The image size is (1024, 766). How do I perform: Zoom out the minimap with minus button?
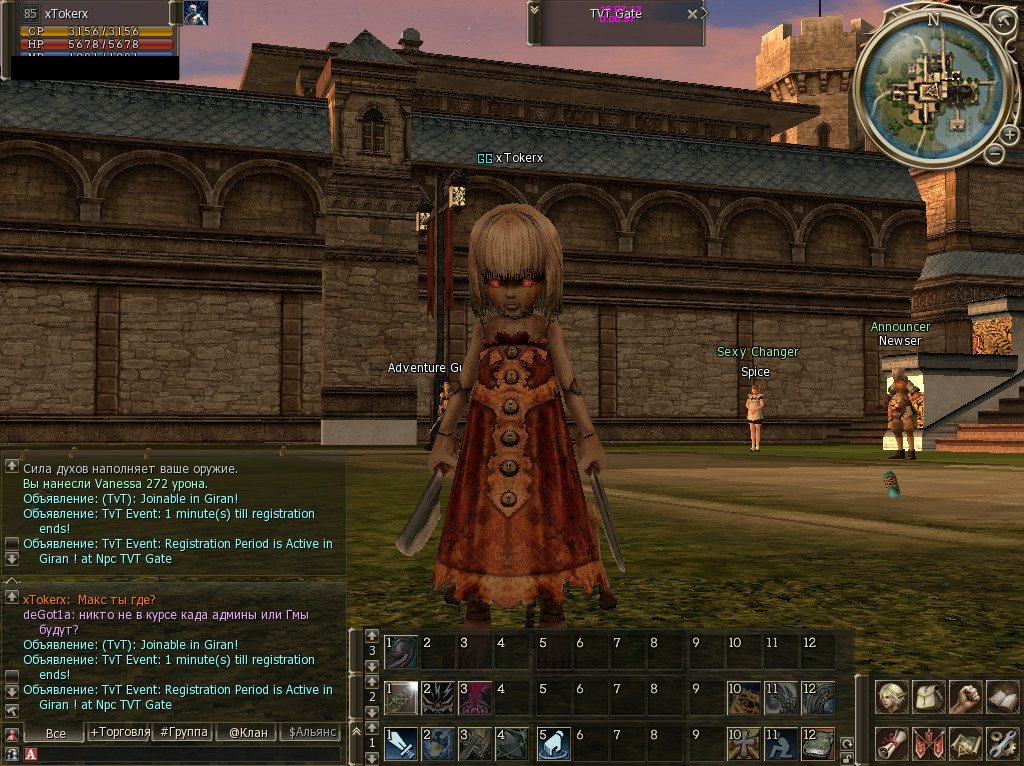point(994,153)
